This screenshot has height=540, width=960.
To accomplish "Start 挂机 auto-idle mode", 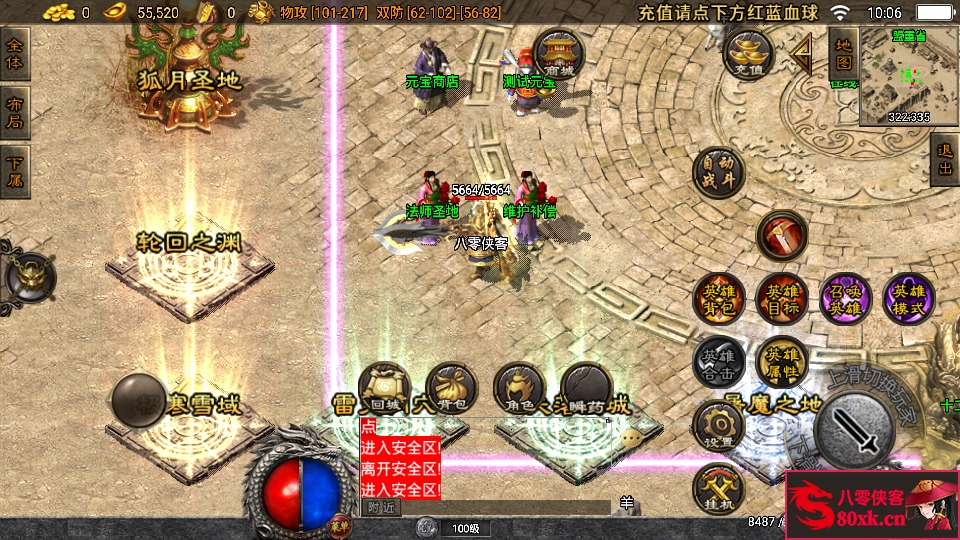I will tap(719, 490).
